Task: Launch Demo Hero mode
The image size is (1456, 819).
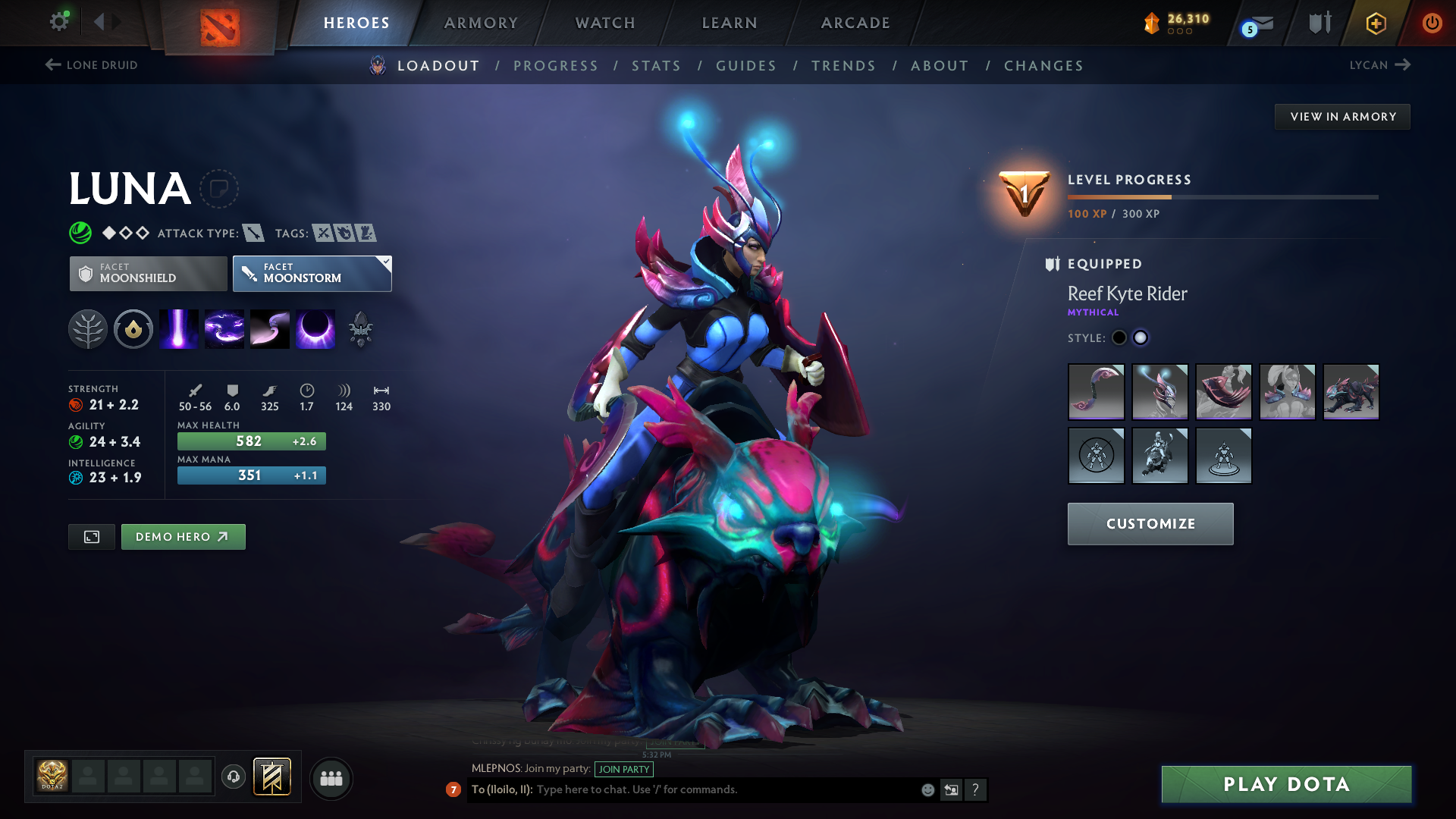Action: 183,537
